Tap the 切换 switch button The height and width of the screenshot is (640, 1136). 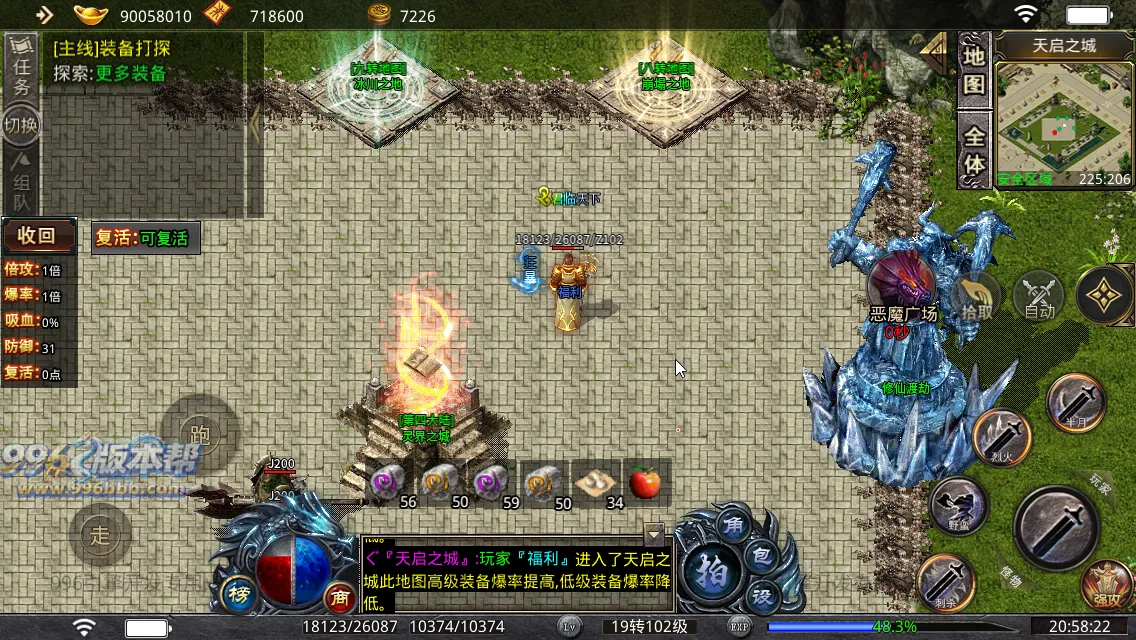click(21, 127)
